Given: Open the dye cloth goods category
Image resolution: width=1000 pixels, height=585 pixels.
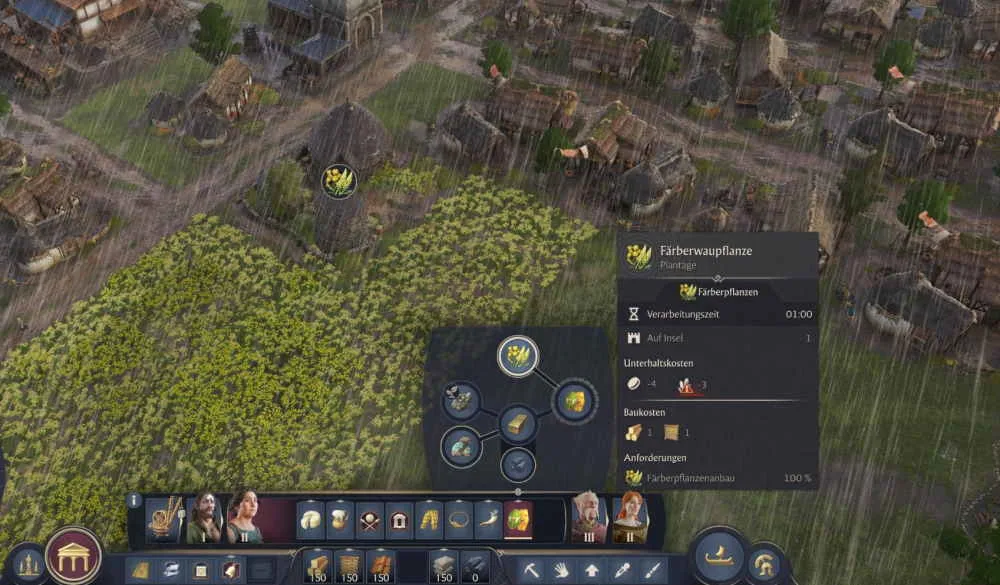Looking at the screenshot, I should [x=518, y=520].
